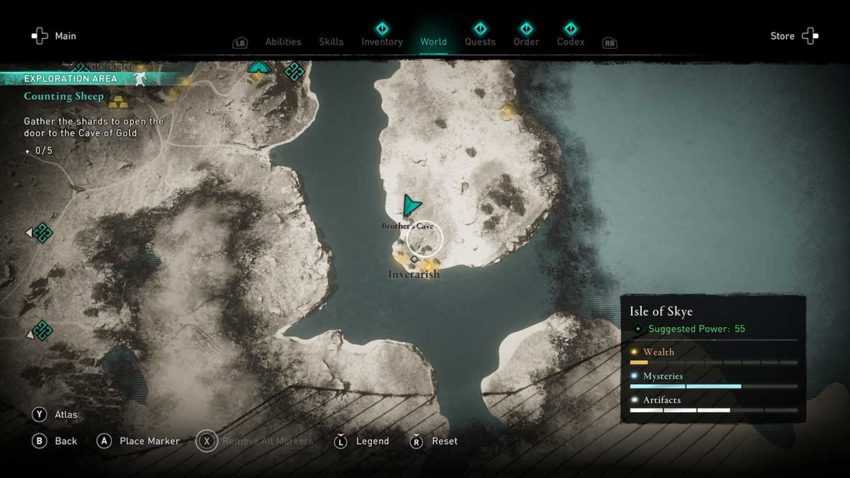Go to the Quests tab

(x=480, y=41)
